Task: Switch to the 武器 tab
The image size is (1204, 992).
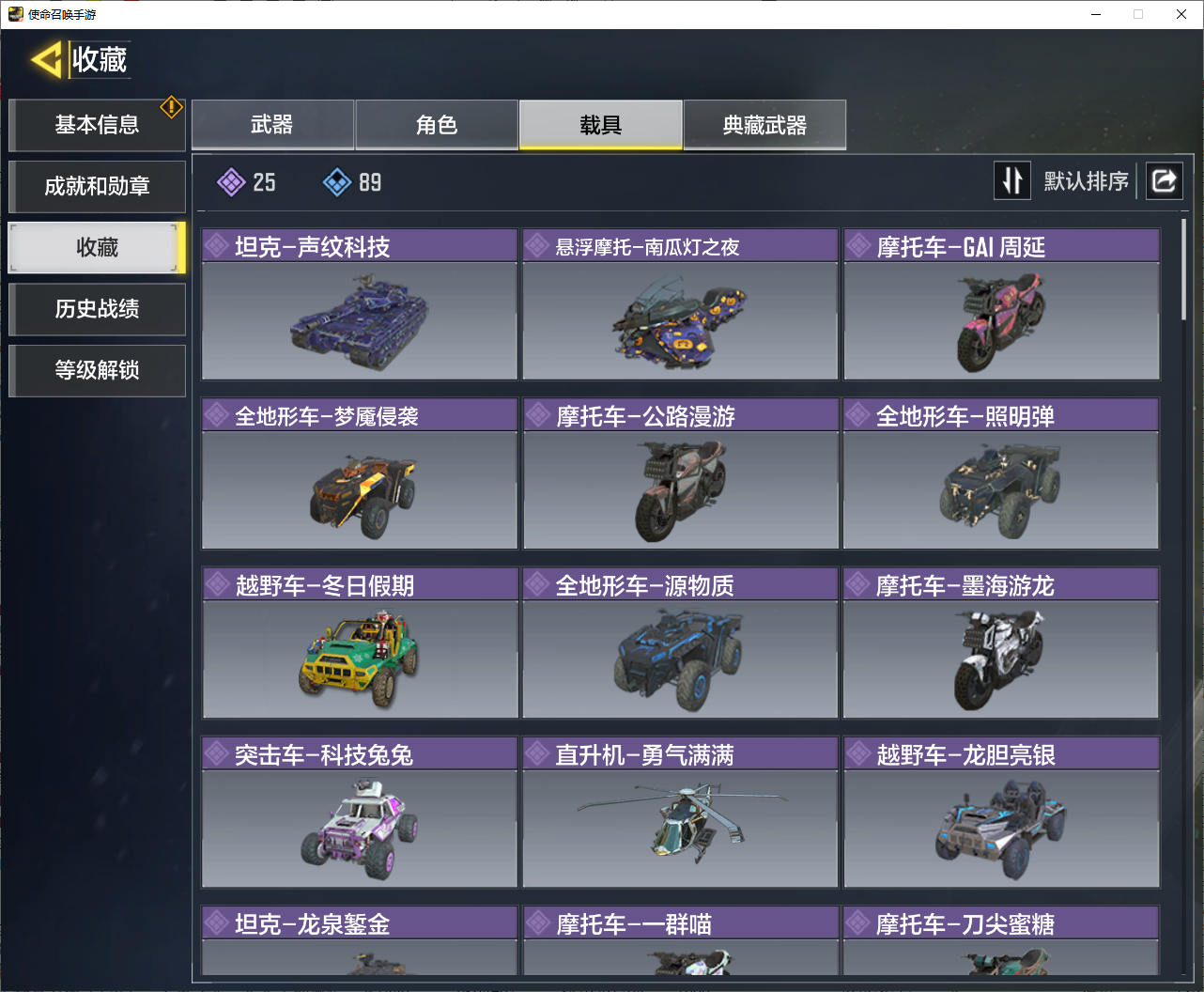Action: tap(272, 125)
